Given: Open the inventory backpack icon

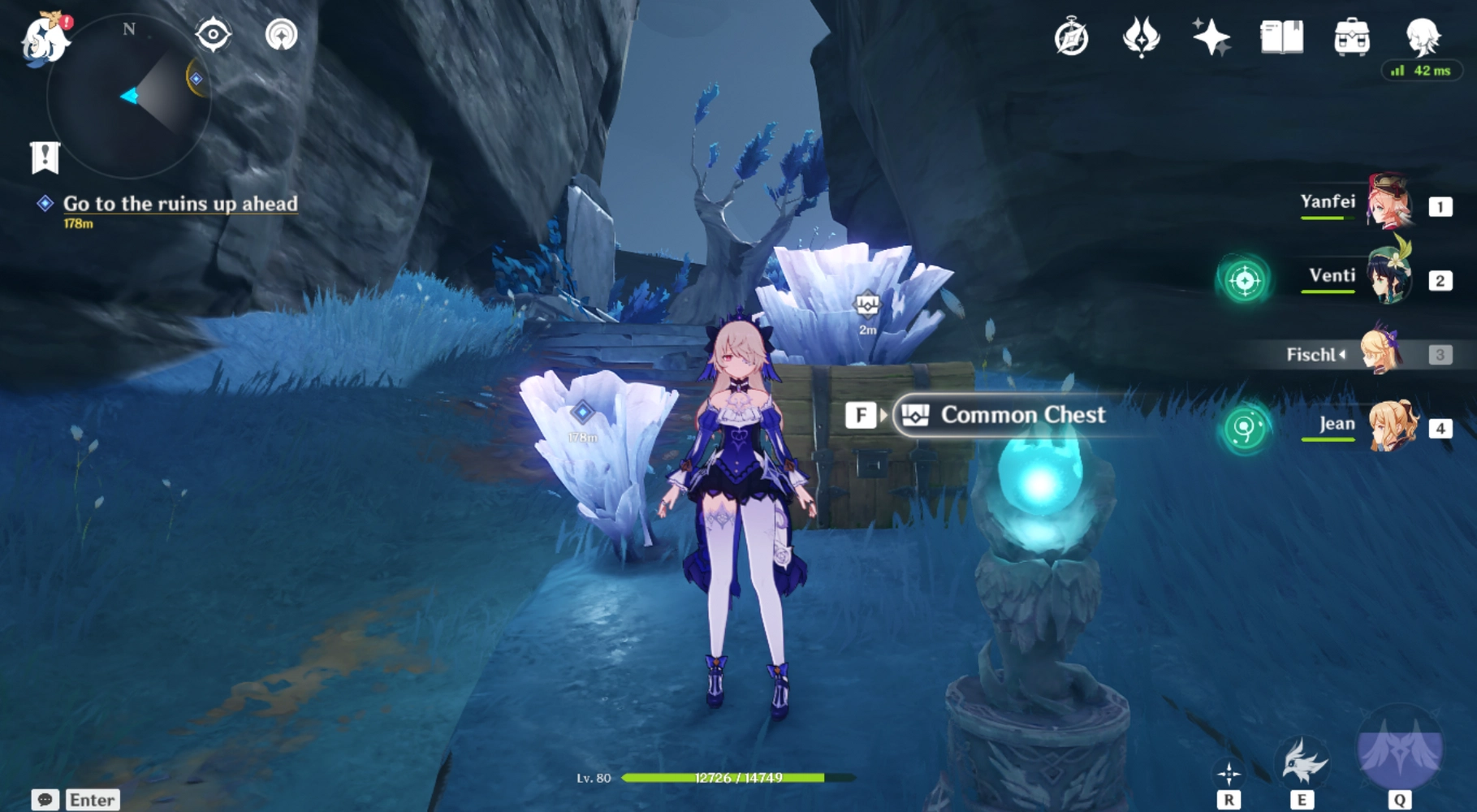Looking at the screenshot, I should coord(1352,37).
